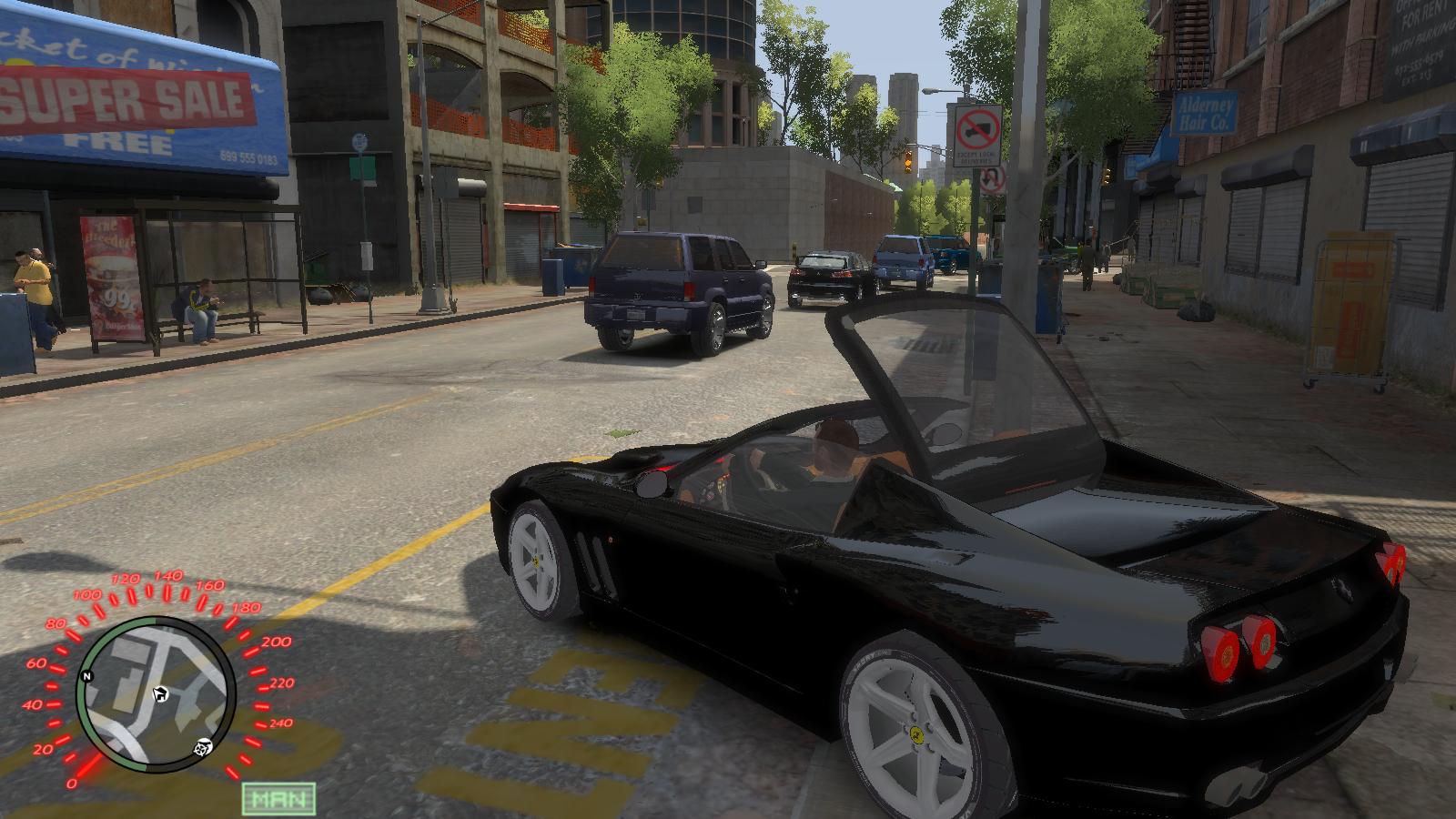Select the north N marker on minimap
1456x819 pixels.
(x=87, y=676)
